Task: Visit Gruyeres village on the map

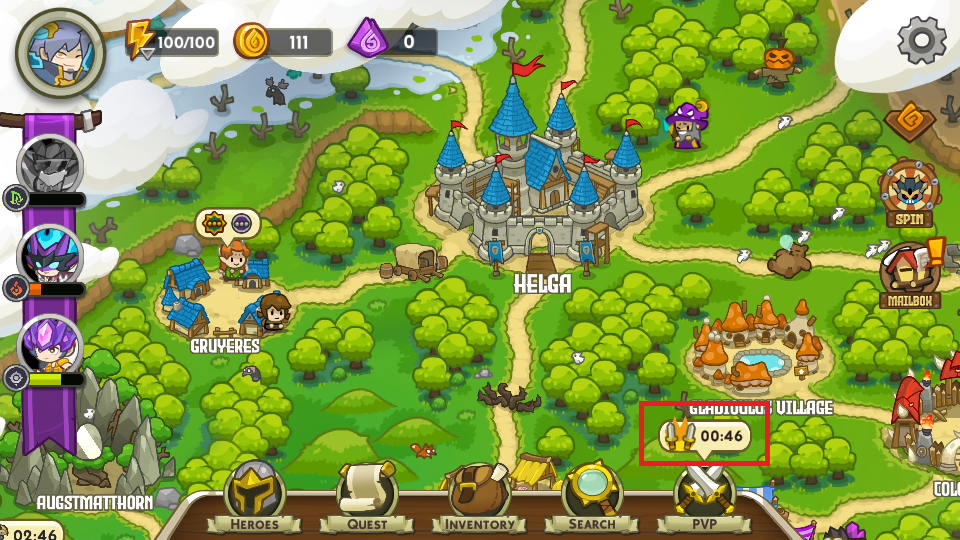Action: tap(224, 297)
